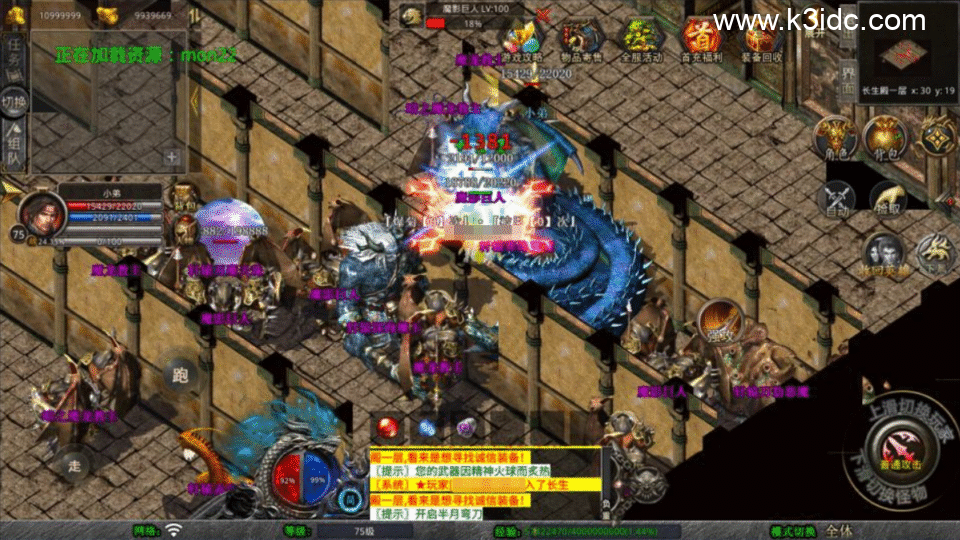Click the 切换 switch button
The image size is (960, 540).
(14, 103)
